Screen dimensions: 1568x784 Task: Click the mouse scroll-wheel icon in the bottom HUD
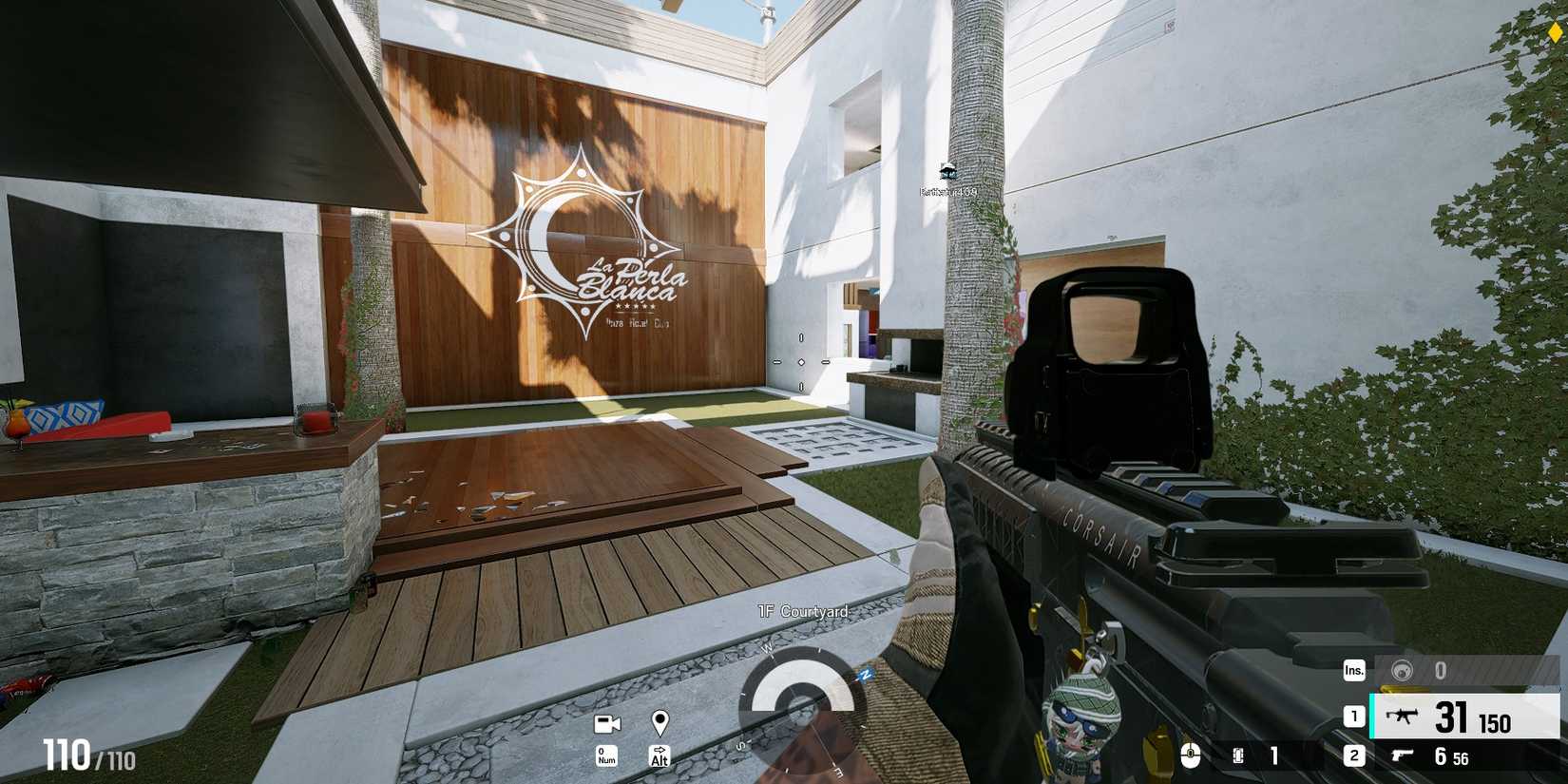click(1191, 755)
